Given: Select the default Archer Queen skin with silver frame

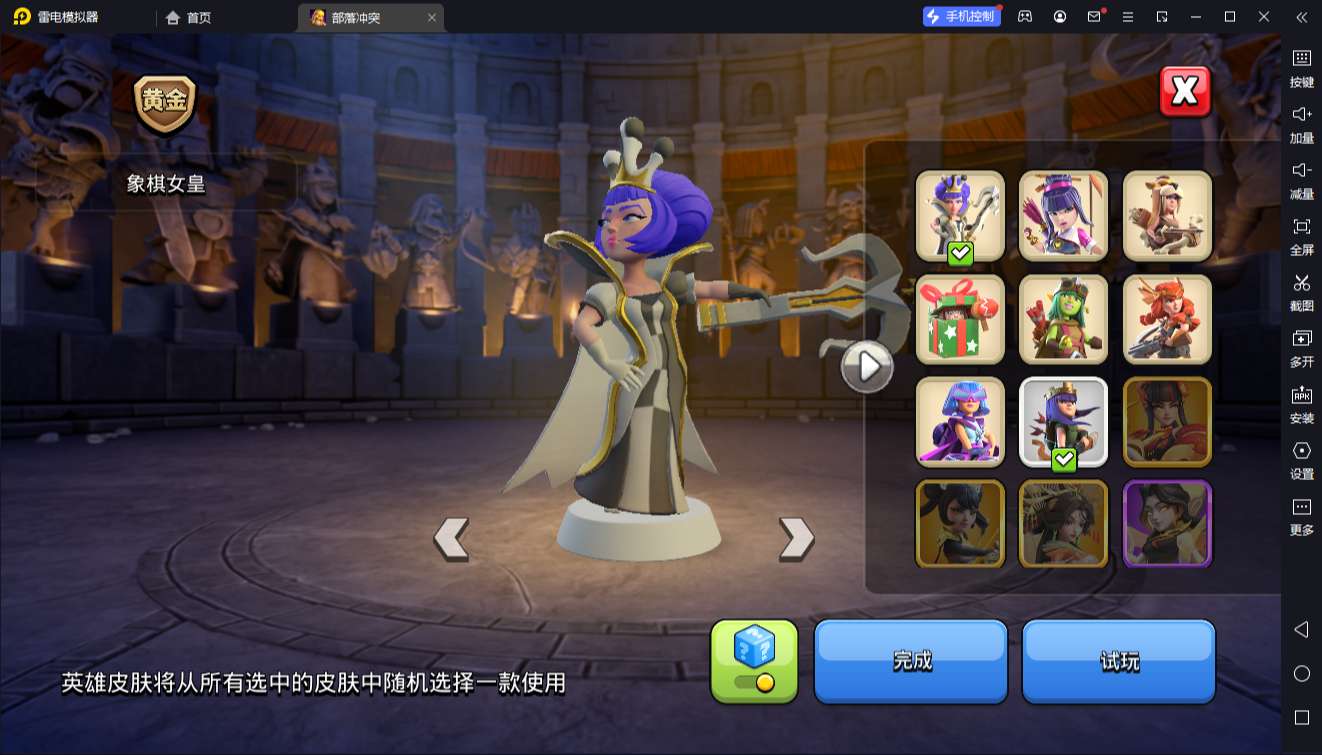Looking at the screenshot, I should 1063,422.
